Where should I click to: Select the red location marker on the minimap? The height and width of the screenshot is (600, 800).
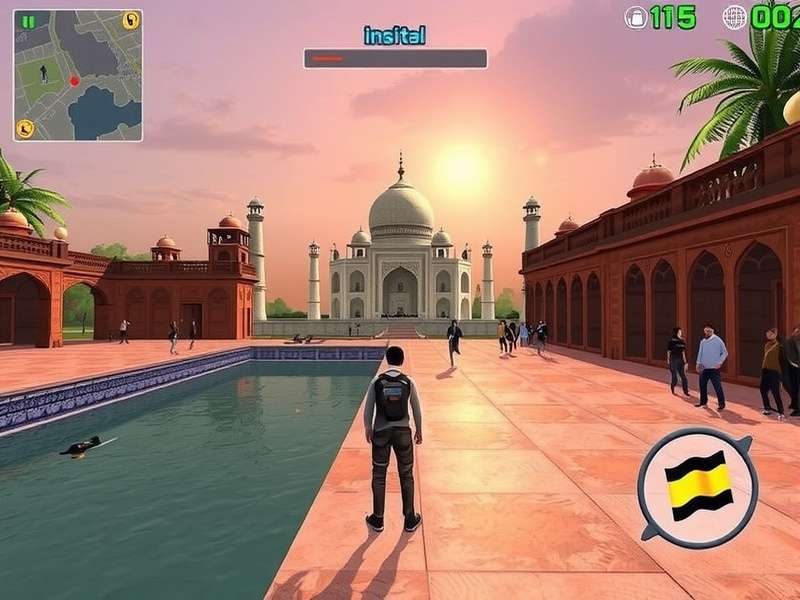click(74, 80)
